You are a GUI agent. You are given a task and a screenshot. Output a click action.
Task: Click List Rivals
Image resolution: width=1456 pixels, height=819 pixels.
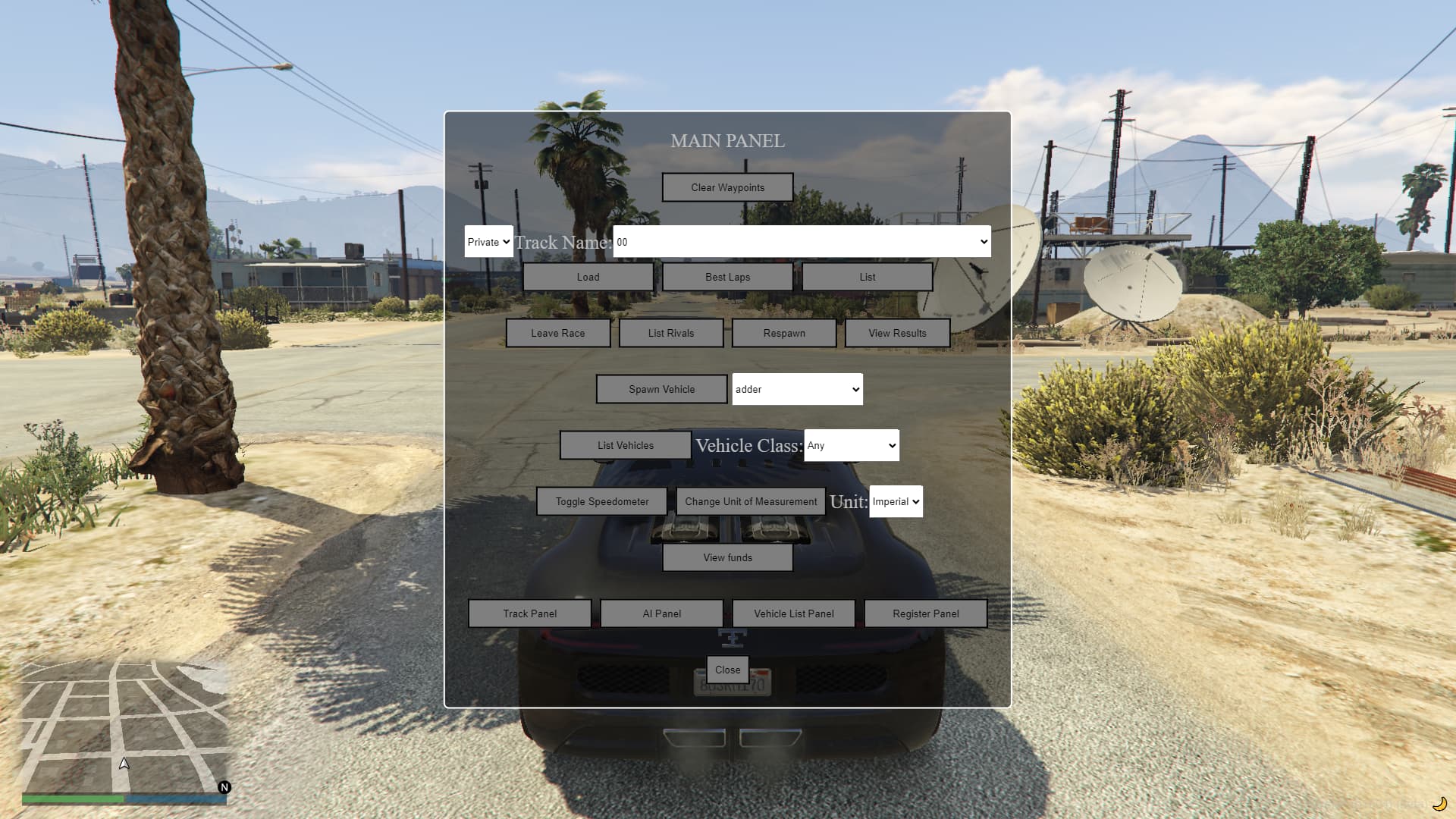pos(670,333)
